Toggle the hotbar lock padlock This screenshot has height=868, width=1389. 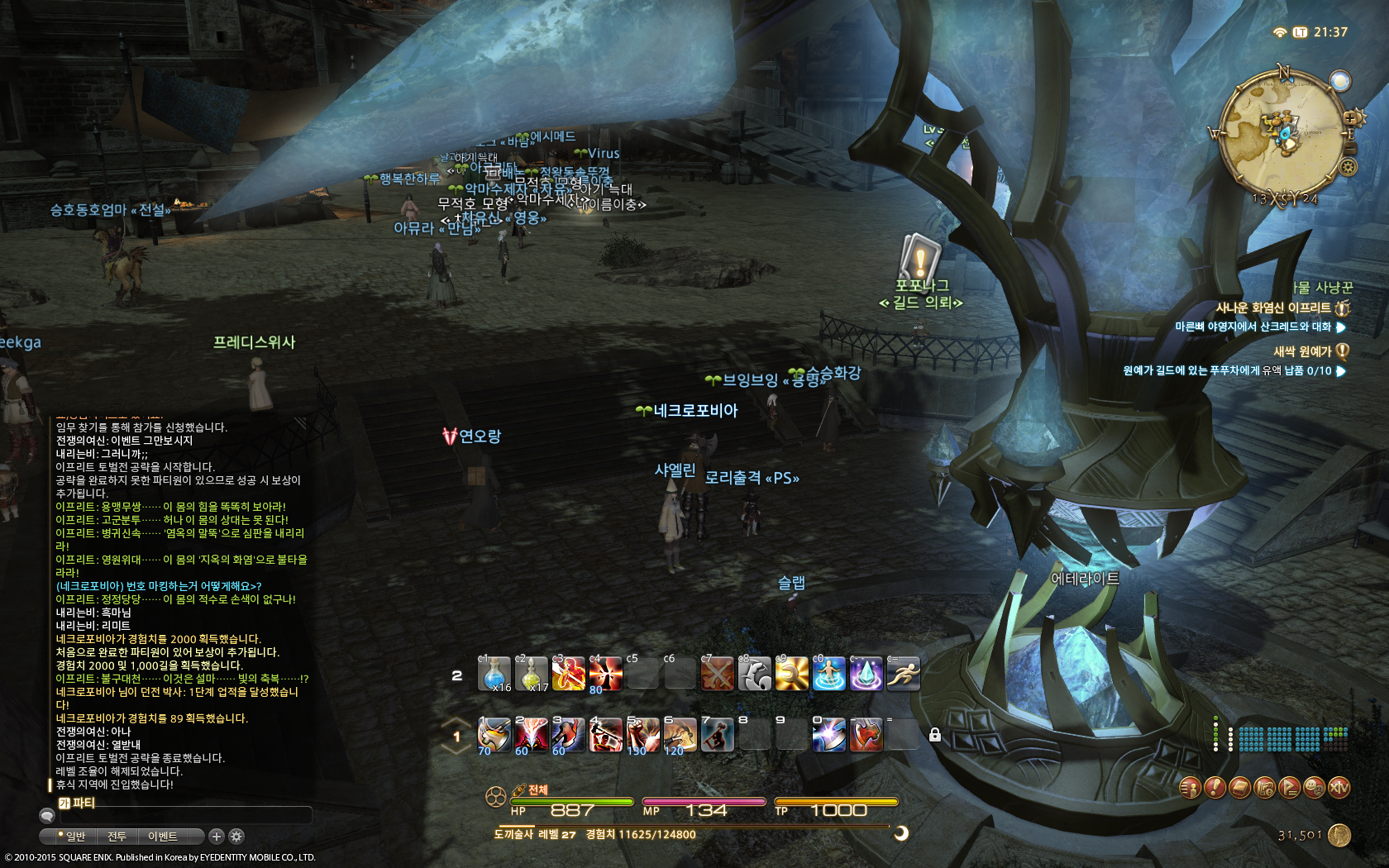coord(935,735)
